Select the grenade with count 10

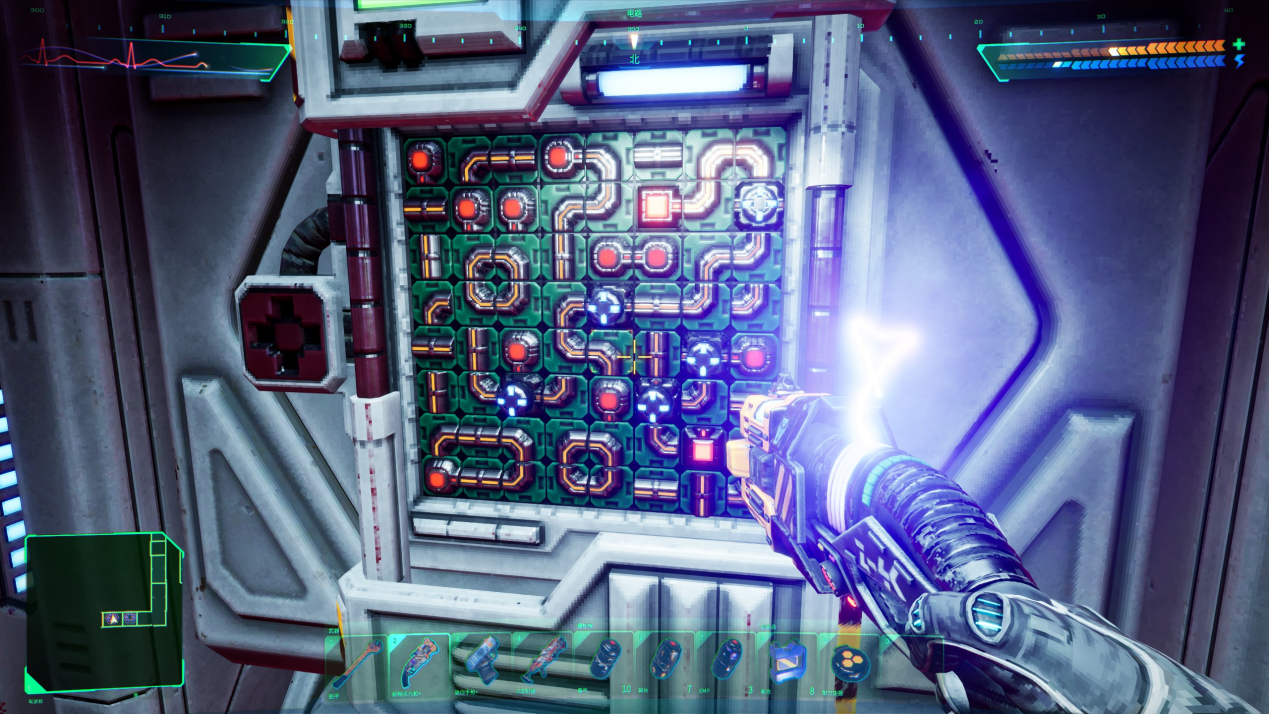pyautogui.click(x=605, y=661)
